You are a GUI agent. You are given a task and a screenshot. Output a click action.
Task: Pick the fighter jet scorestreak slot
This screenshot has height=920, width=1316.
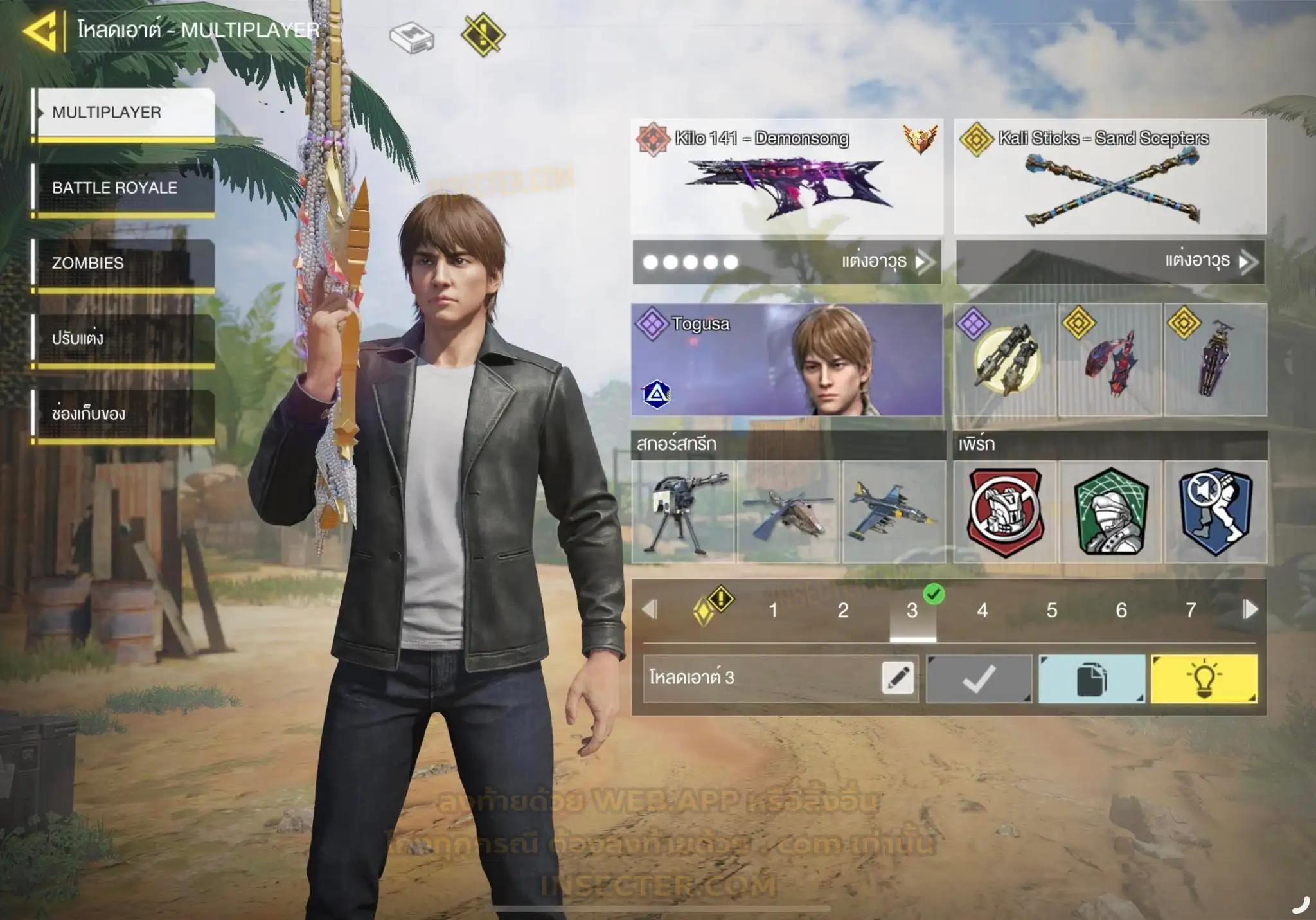tap(894, 512)
